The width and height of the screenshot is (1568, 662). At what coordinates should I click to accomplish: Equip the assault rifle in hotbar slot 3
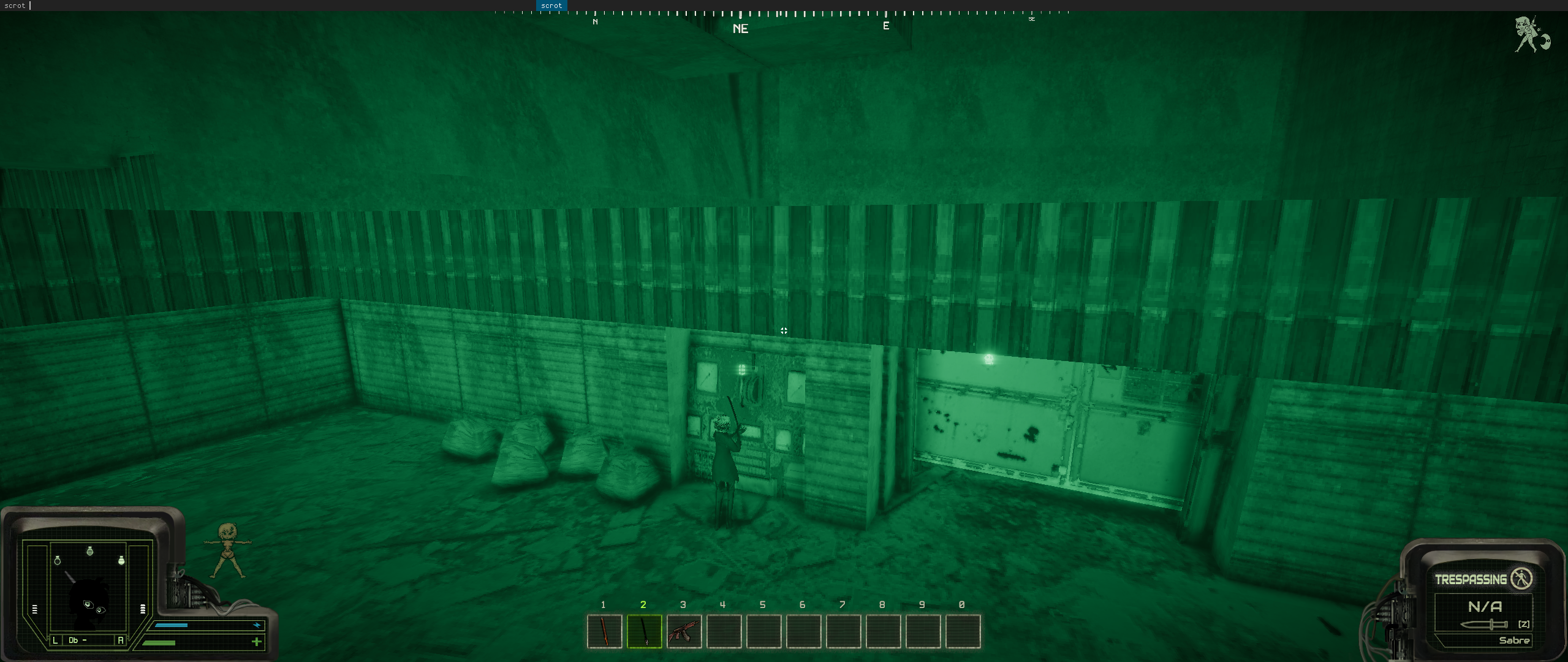point(684,631)
